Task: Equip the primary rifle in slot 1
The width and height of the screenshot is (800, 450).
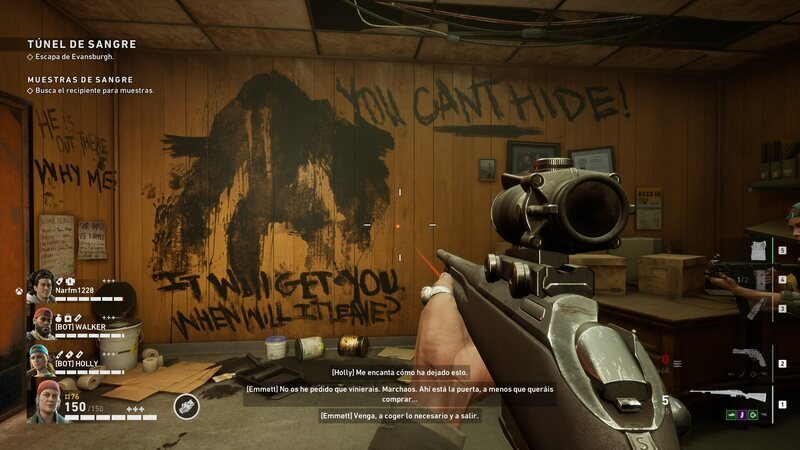Action: (x=746, y=395)
